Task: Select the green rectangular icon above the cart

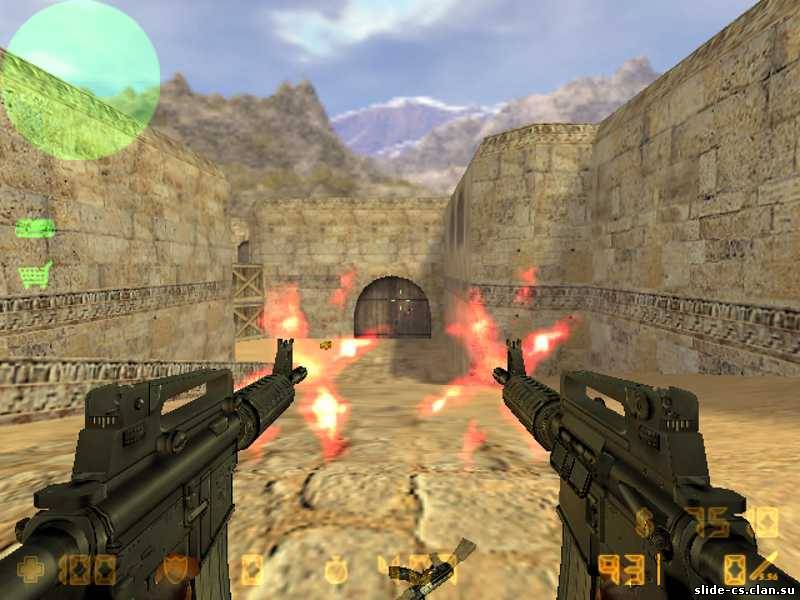Action: (35, 228)
